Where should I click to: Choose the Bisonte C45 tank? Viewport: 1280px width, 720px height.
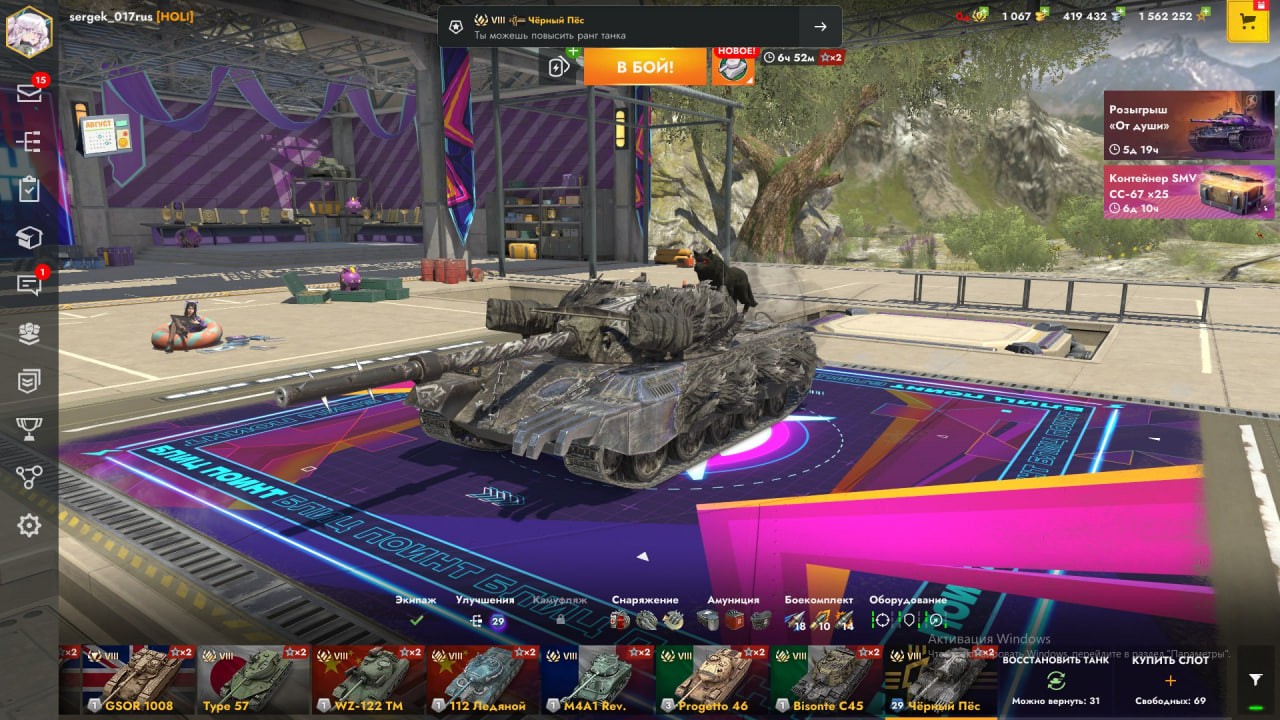click(826, 680)
